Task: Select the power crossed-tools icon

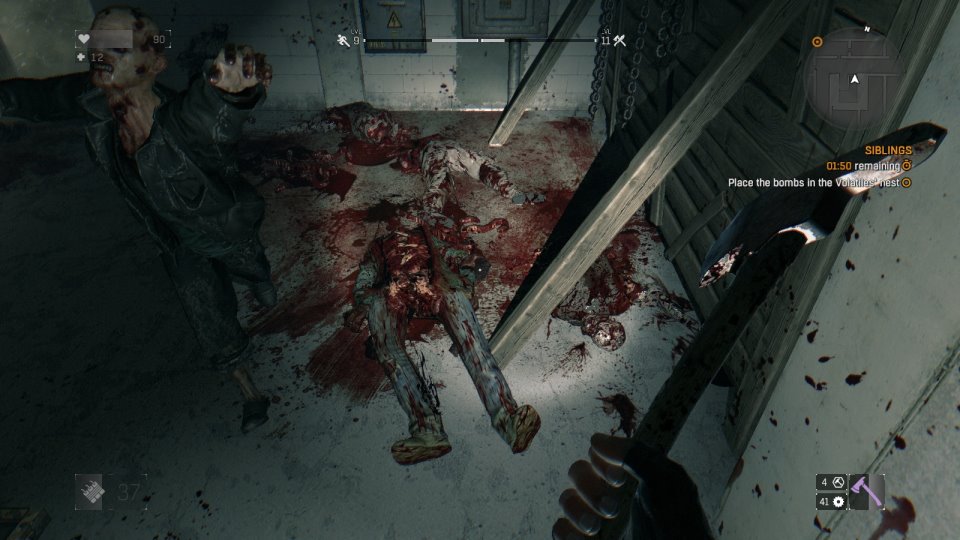Action: (619, 40)
